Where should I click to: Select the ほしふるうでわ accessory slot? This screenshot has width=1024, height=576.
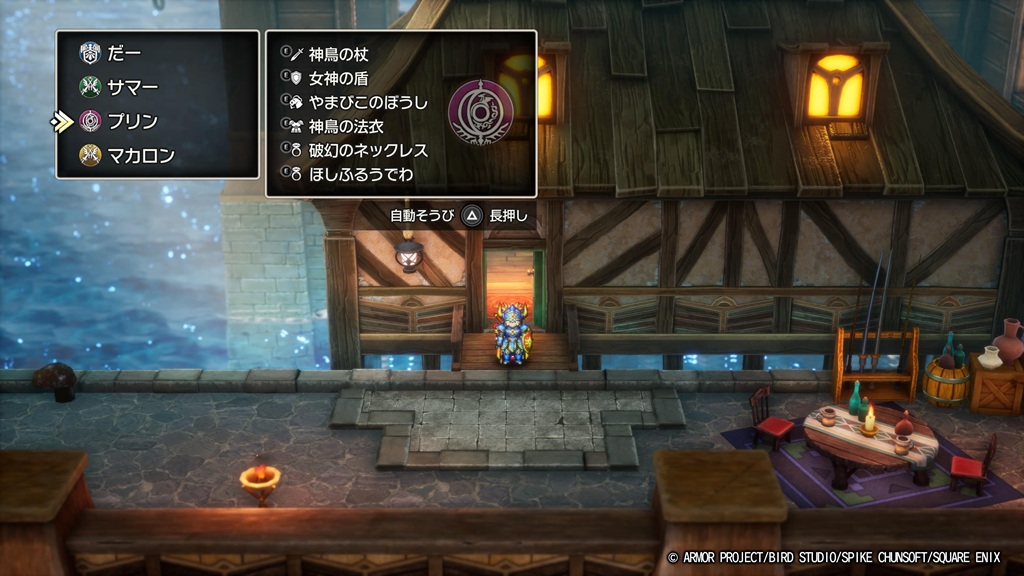(360, 174)
